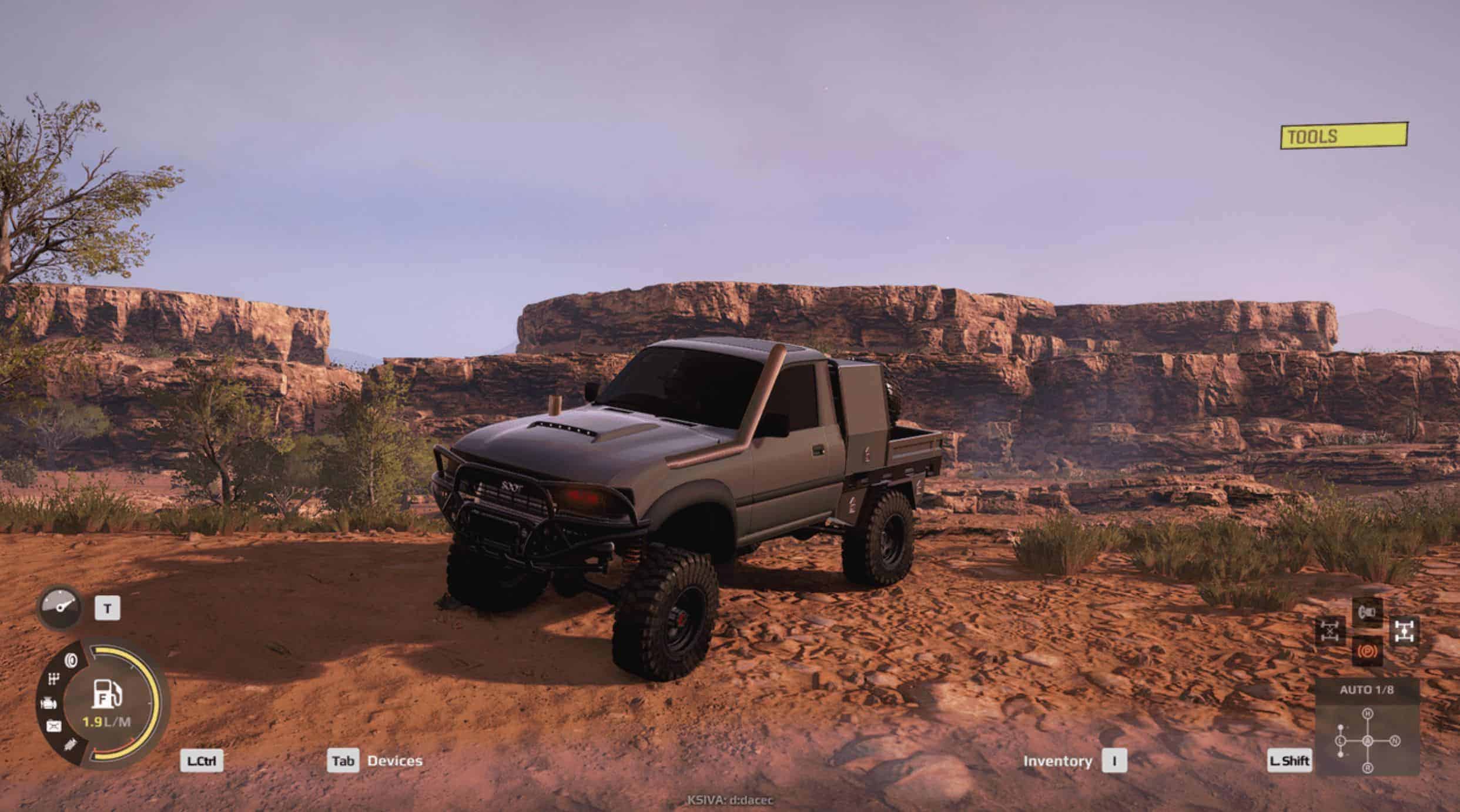The image size is (1460, 812).
Task: Toggle the all-wheel drive icon
Action: pyautogui.click(x=1404, y=631)
